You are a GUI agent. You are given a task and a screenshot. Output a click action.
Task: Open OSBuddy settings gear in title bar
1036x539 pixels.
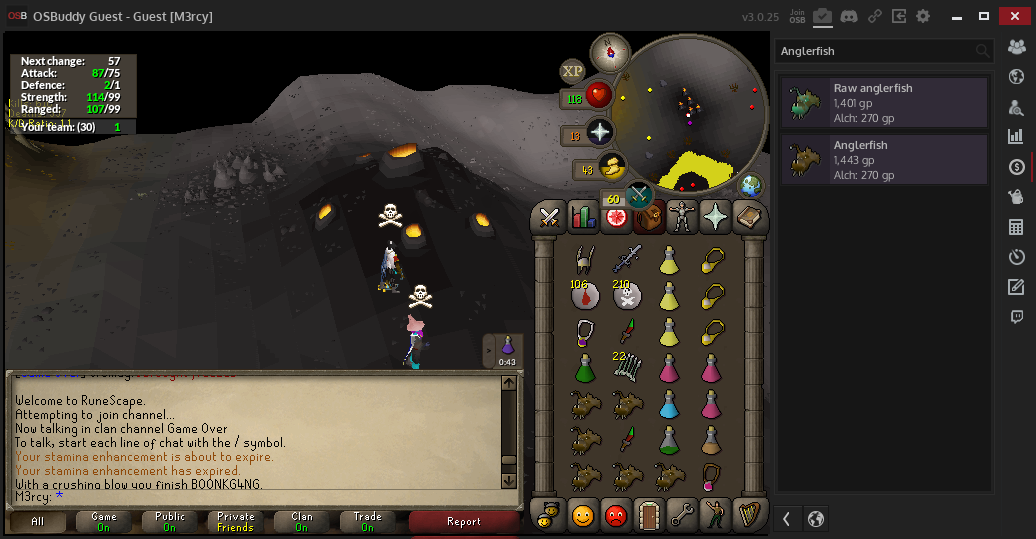(923, 17)
